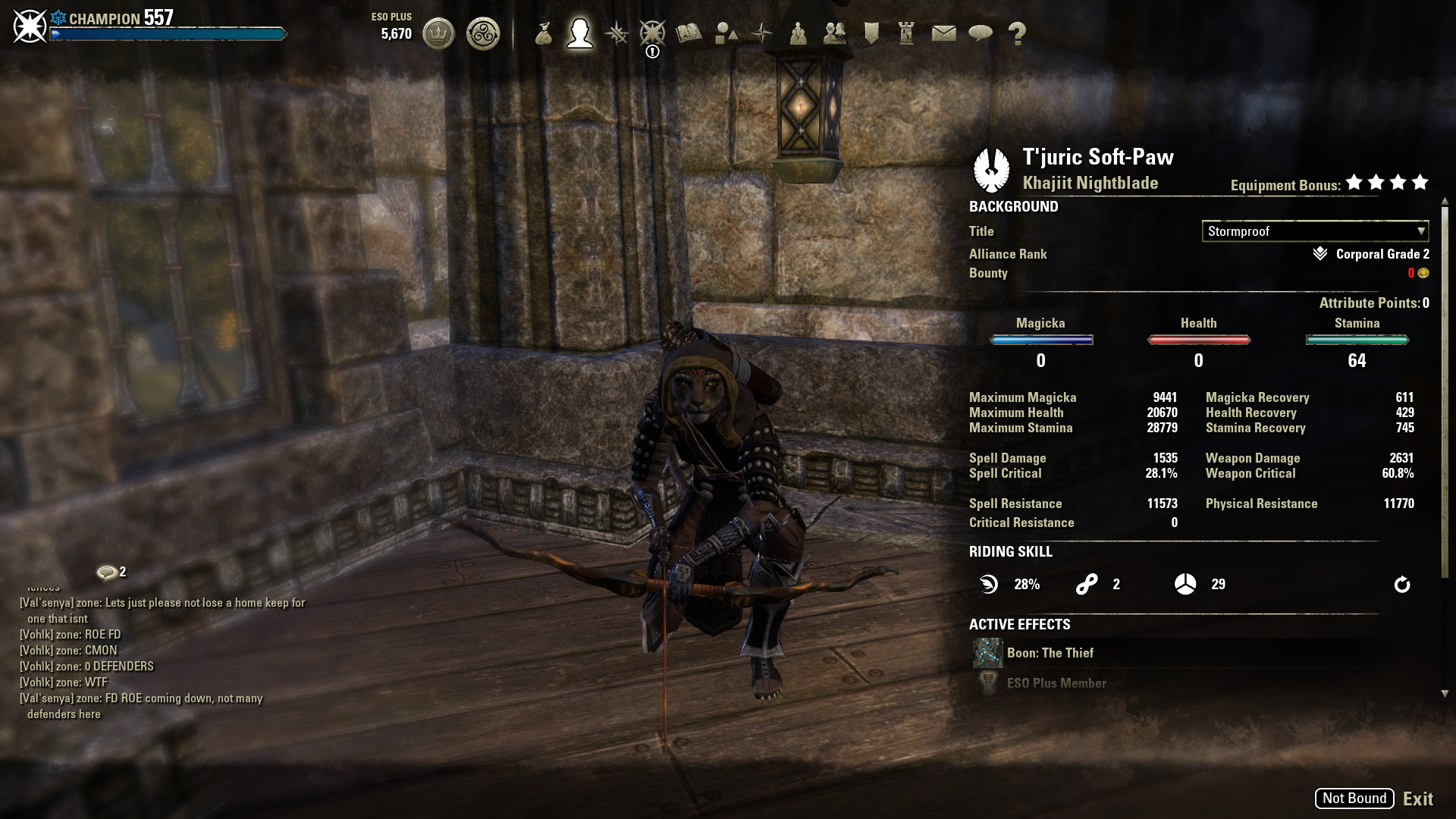Click the Exit button
Viewport: 1456px width, 819px height.
pyautogui.click(x=1417, y=799)
